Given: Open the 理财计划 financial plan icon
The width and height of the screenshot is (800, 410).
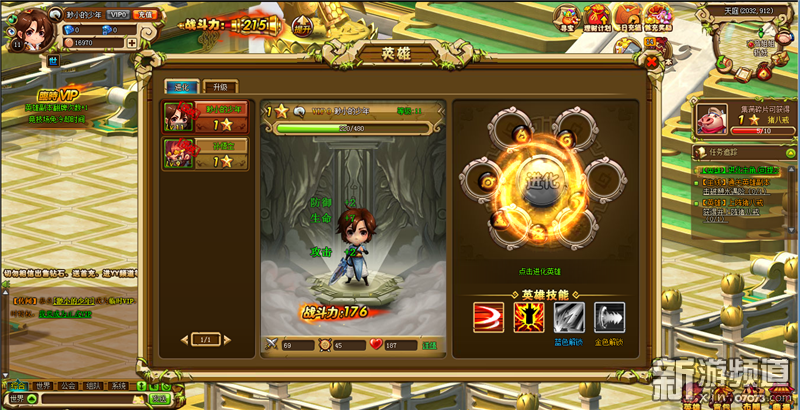Looking at the screenshot, I should coord(597,14).
